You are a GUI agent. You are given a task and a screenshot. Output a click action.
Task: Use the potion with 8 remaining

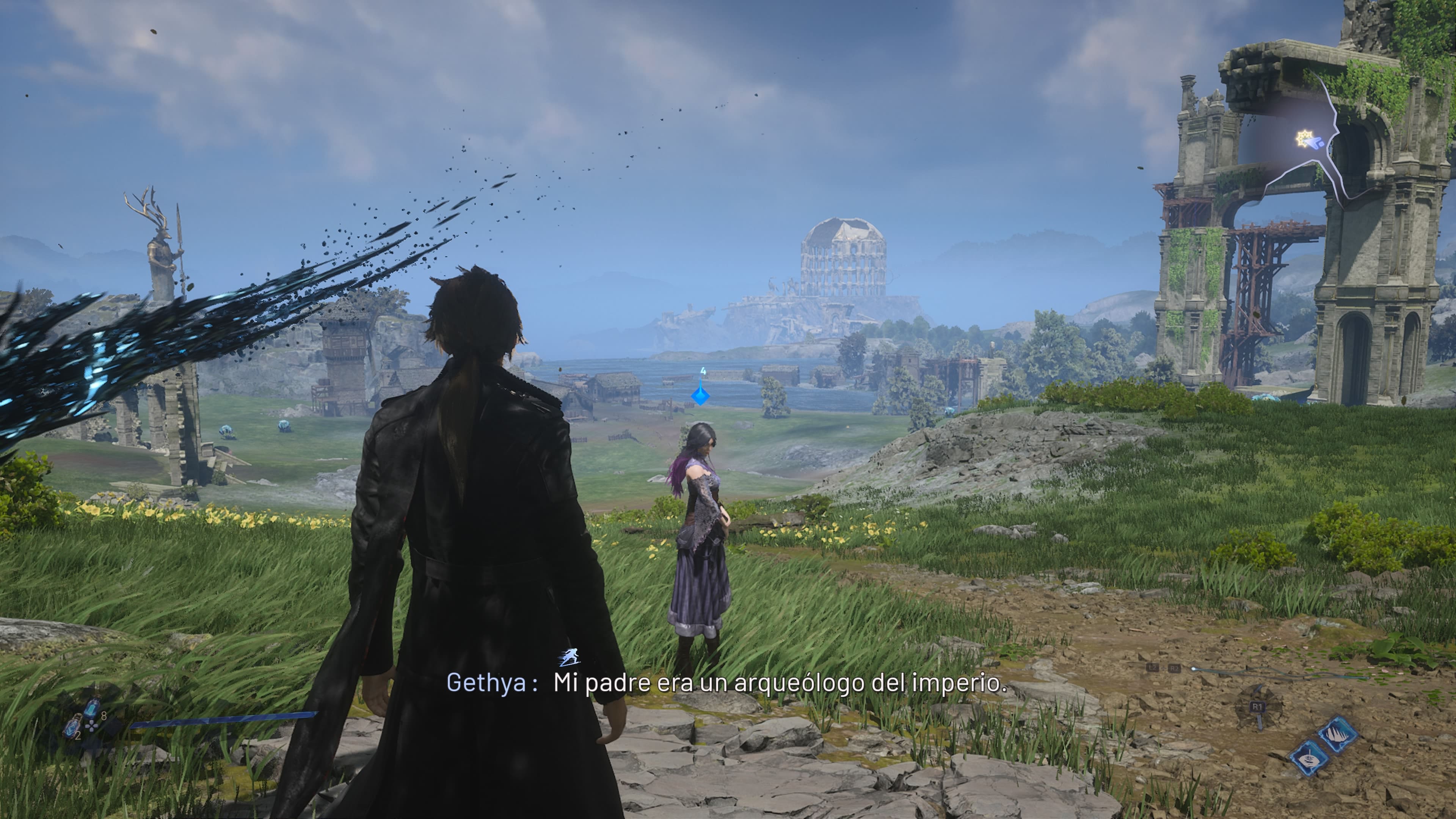[91, 708]
